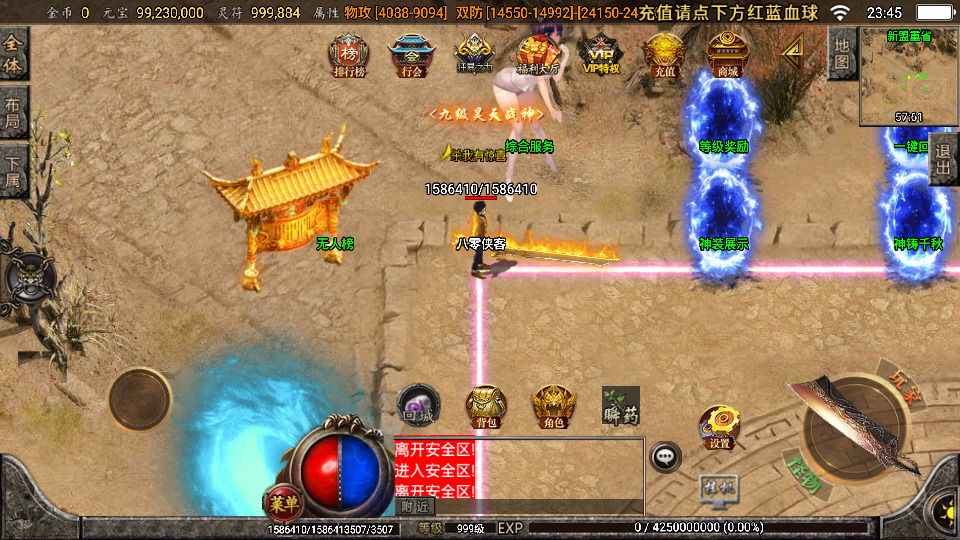The height and width of the screenshot is (540, 960).
Task: Open the 角色 character sheet
Action: tap(553, 404)
